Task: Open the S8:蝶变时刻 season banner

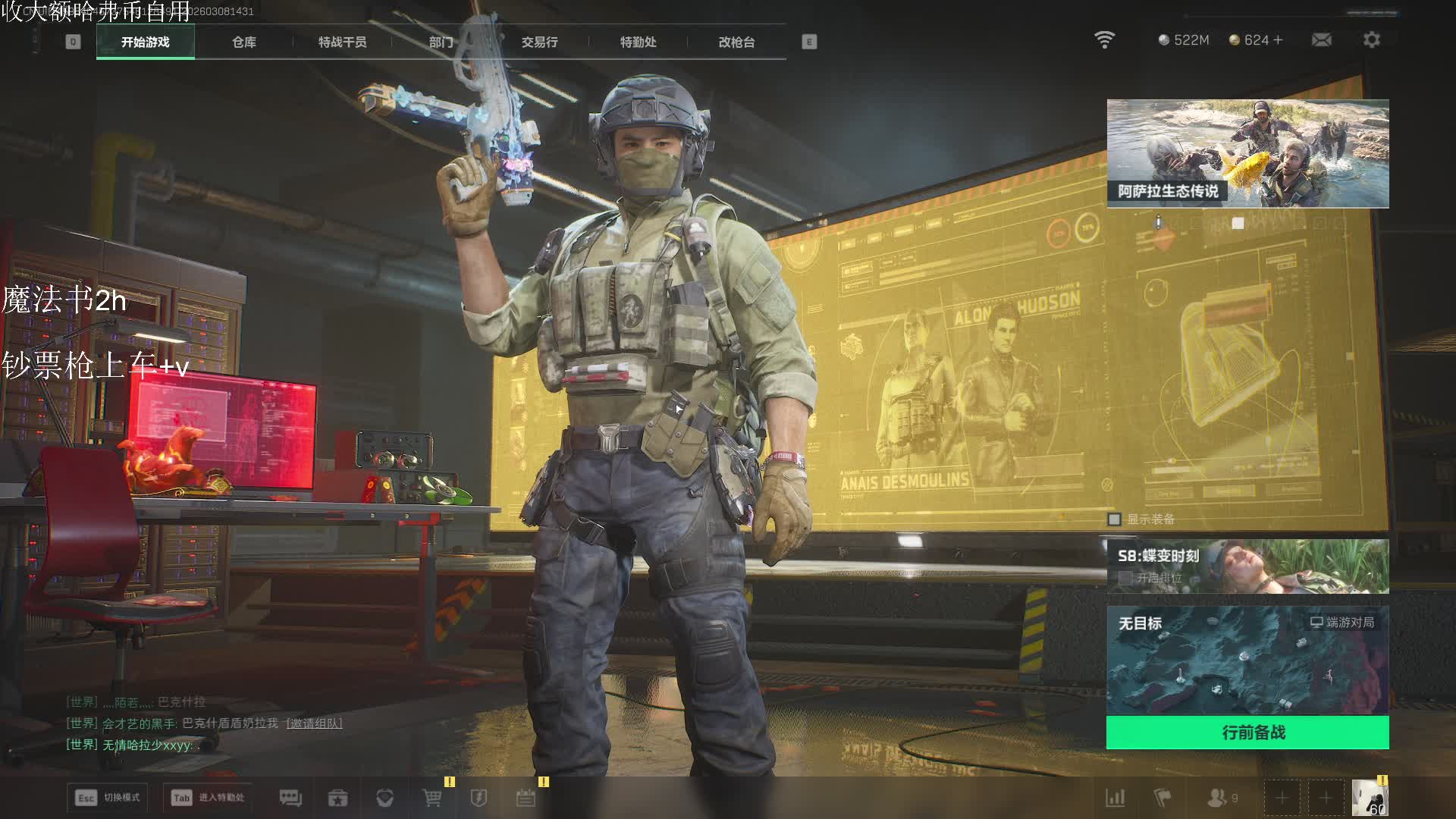Action: tap(1247, 566)
